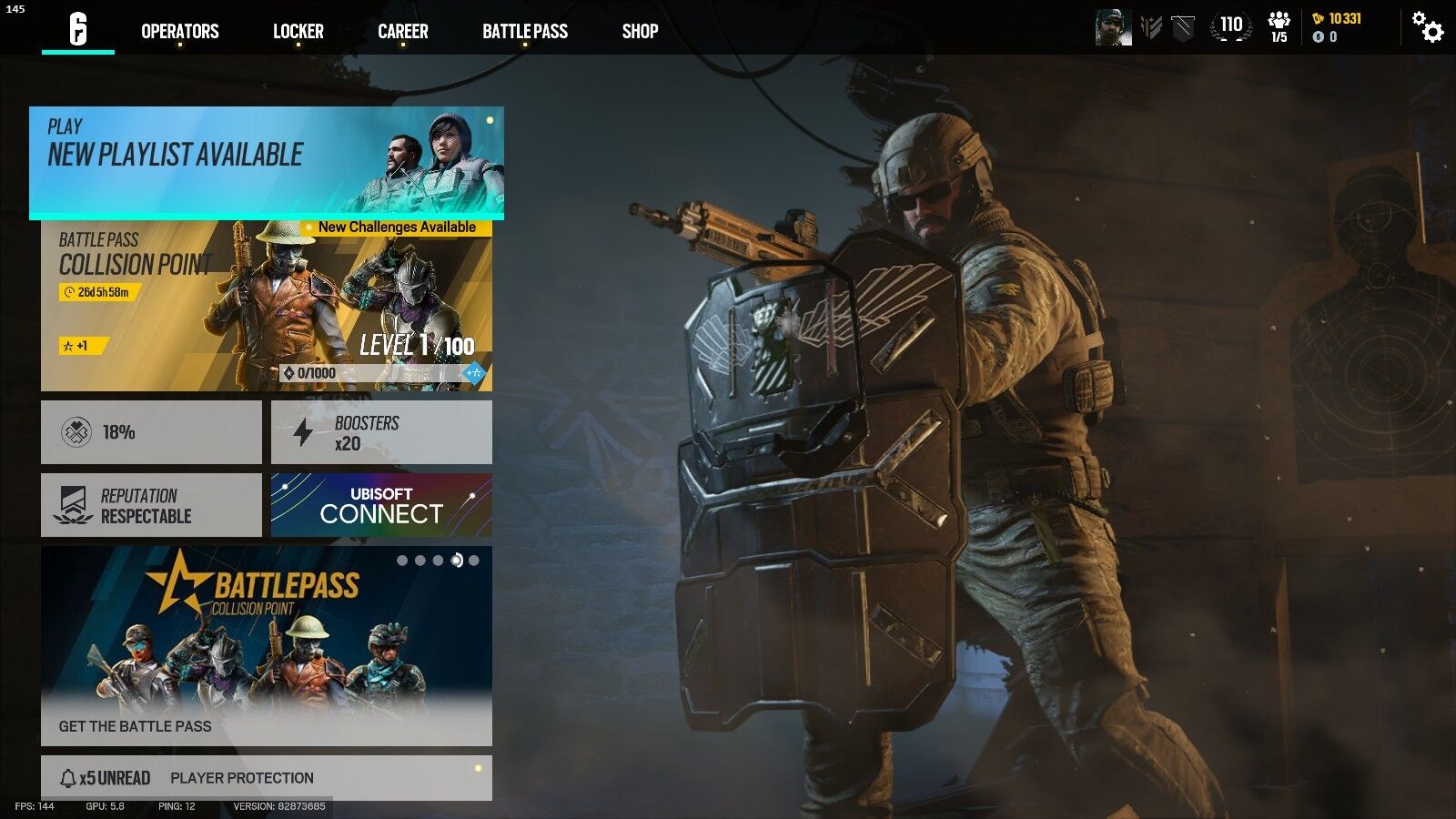1456x819 pixels.
Task: Click the level 110 laurel badge
Action: (1230, 27)
